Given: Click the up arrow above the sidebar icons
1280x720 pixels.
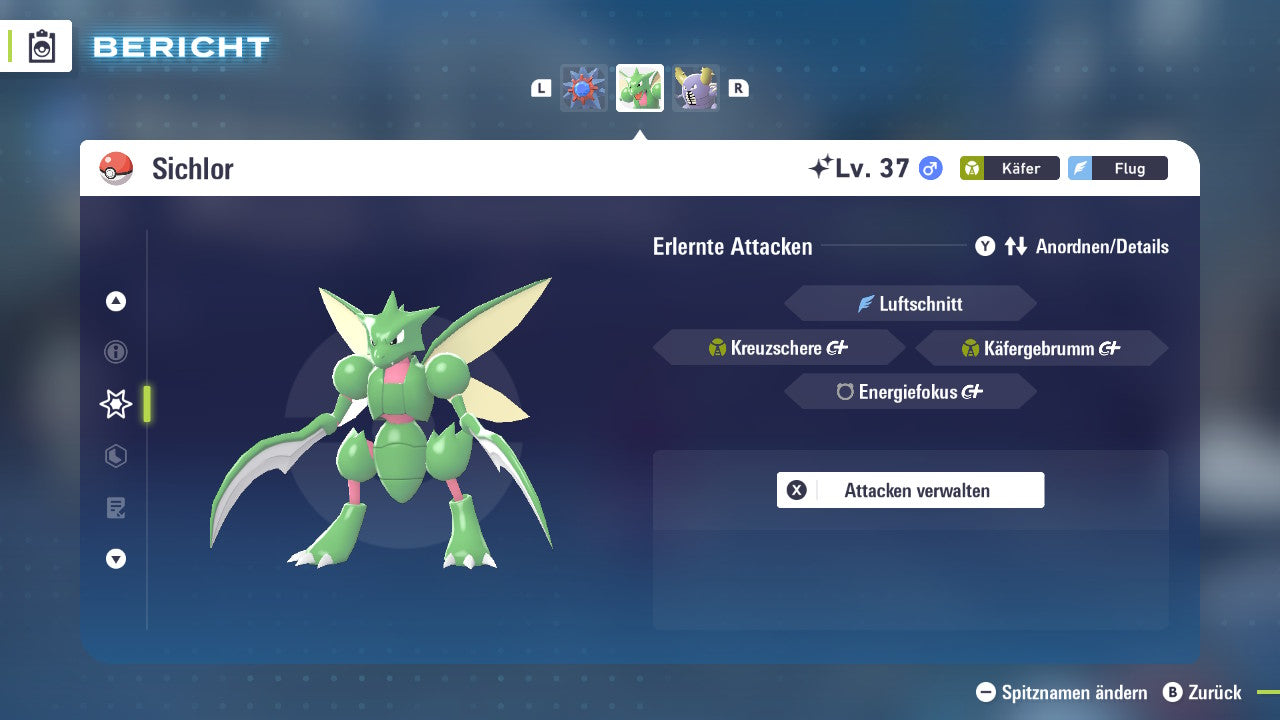Looking at the screenshot, I should tap(115, 301).
